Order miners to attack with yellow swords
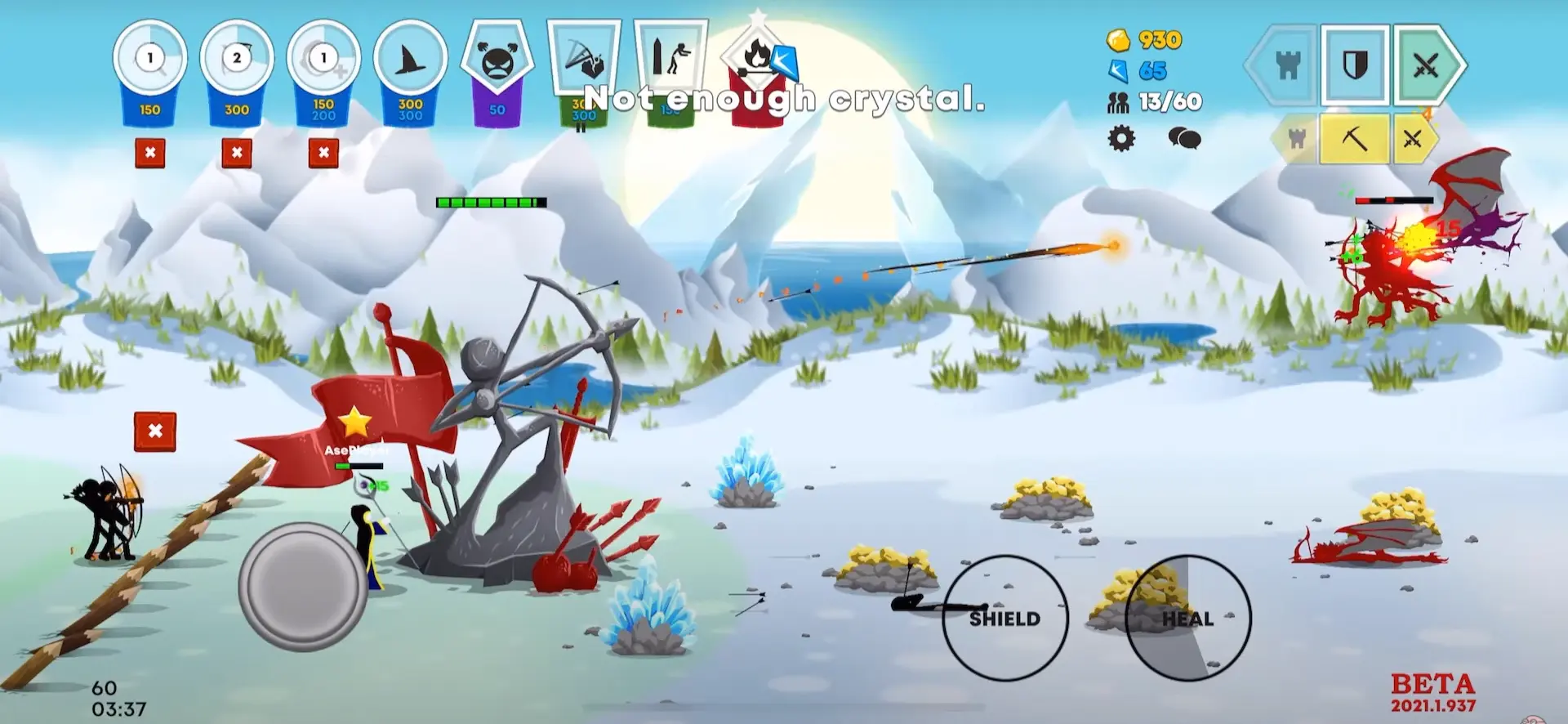1568x724 pixels. pos(1413,139)
